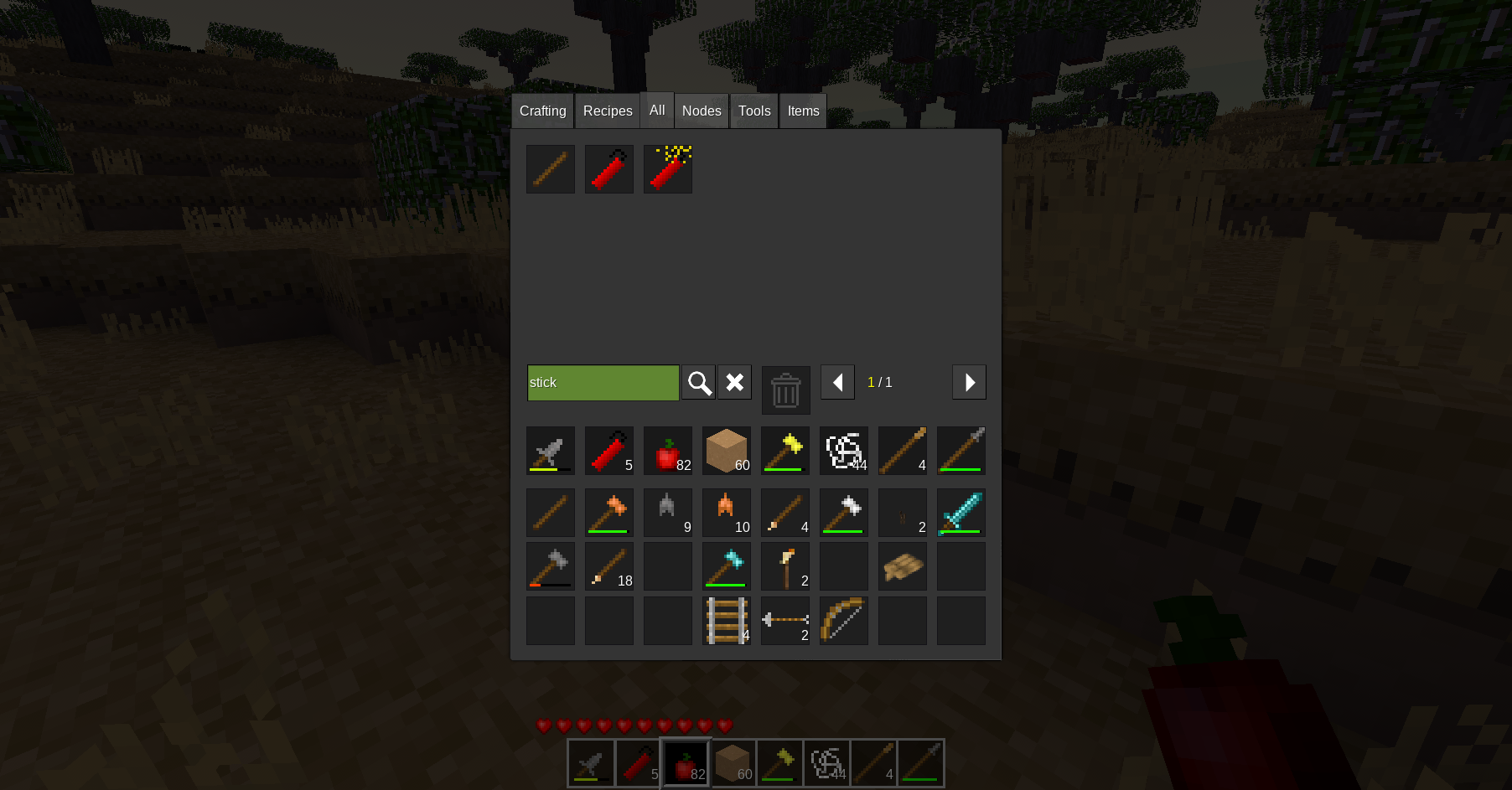Pick up the wooden bow
Image resolution: width=1512 pixels, height=790 pixels.
click(x=844, y=621)
